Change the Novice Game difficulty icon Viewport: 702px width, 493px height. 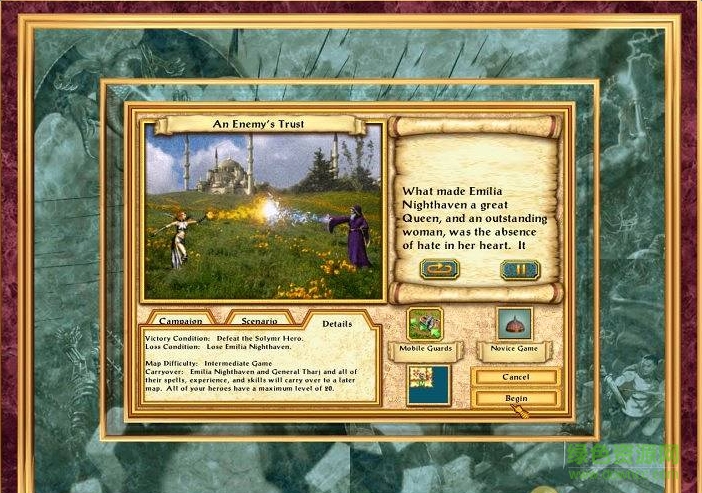point(515,324)
